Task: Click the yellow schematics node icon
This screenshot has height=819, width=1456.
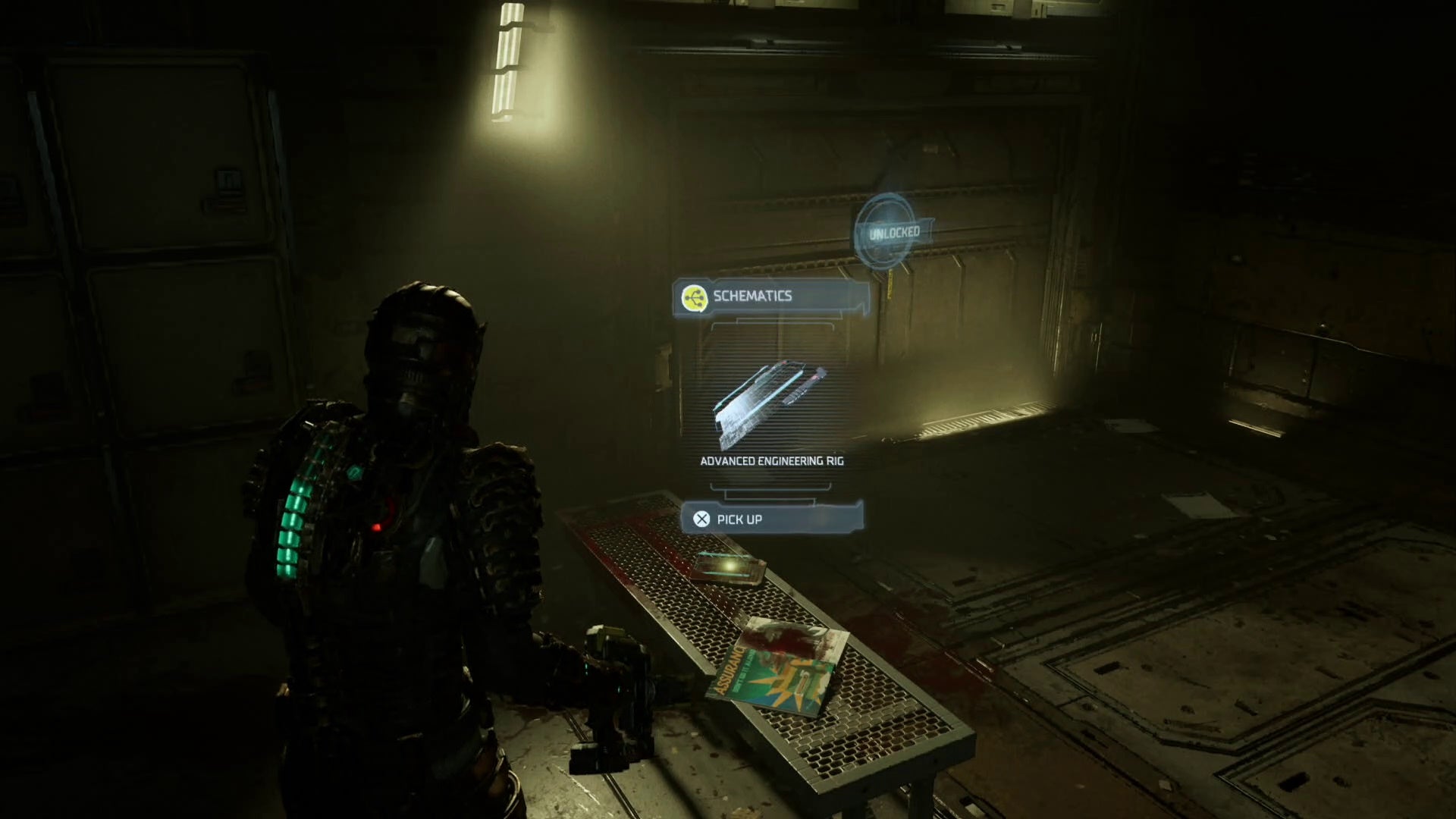Action: click(x=694, y=296)
